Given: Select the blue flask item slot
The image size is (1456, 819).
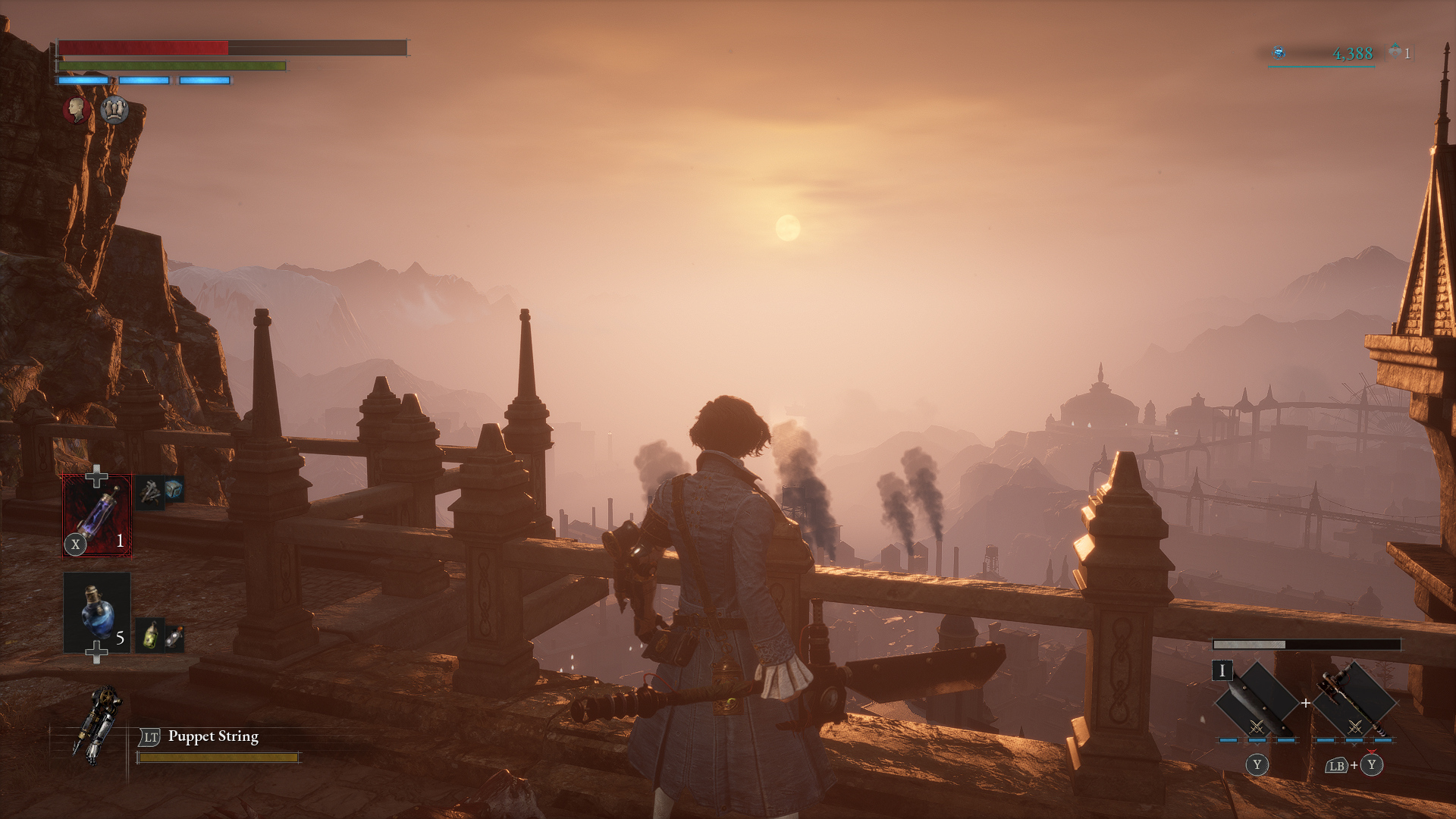Looking at the screenshot, I should click(96, 612).
